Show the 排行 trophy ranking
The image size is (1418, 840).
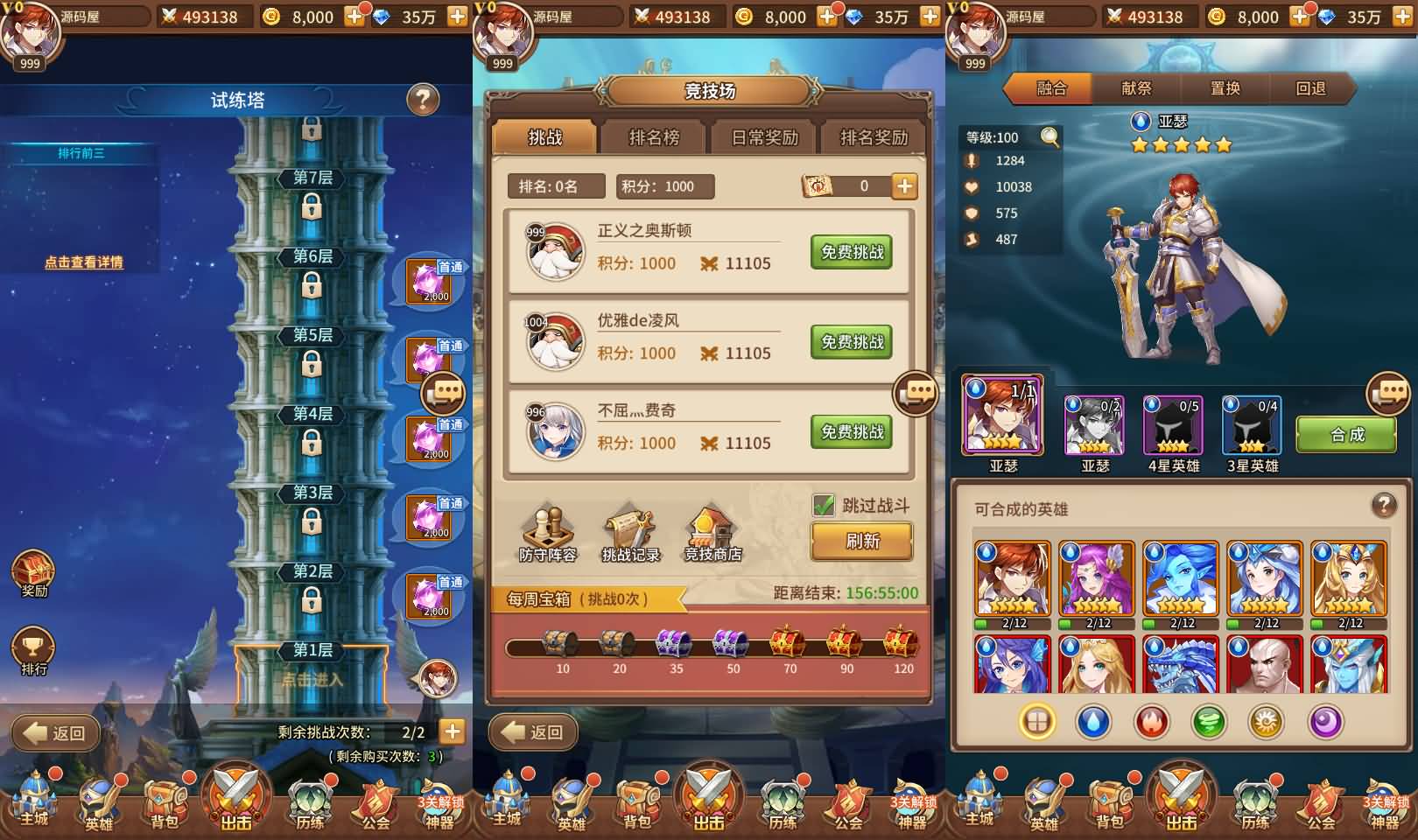click(33, 652)
